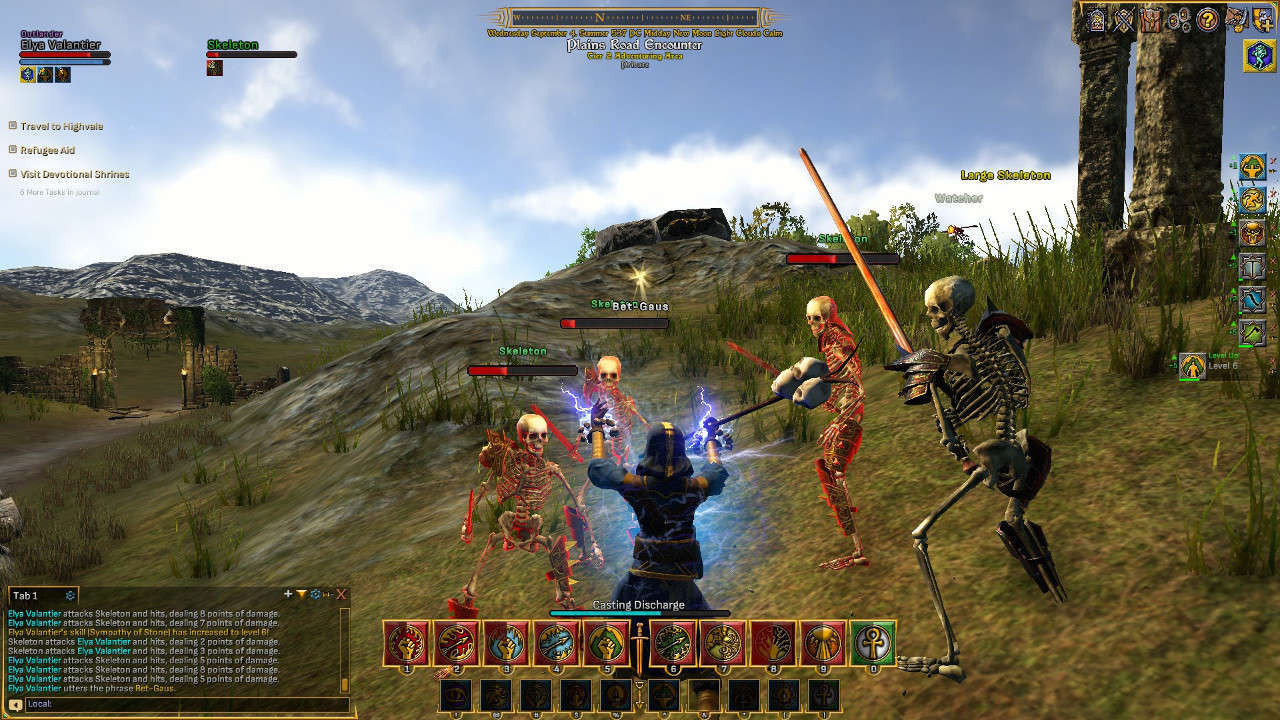Trigger the blue fist ability in slot 3
The width and height of the screenshot is (1280, 720).
507,643
